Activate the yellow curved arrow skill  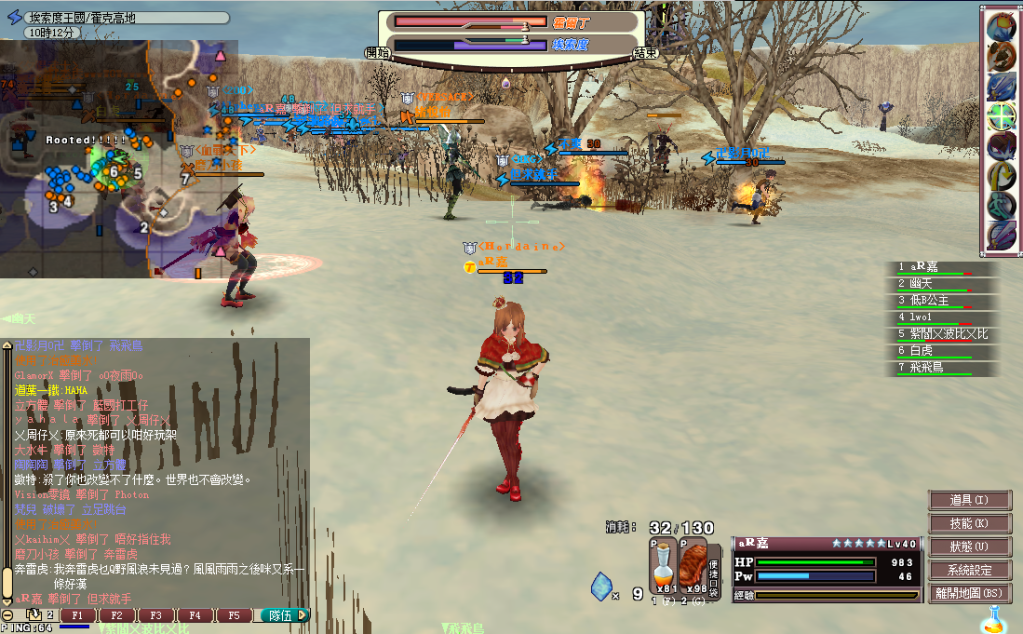coord(1002,176)
